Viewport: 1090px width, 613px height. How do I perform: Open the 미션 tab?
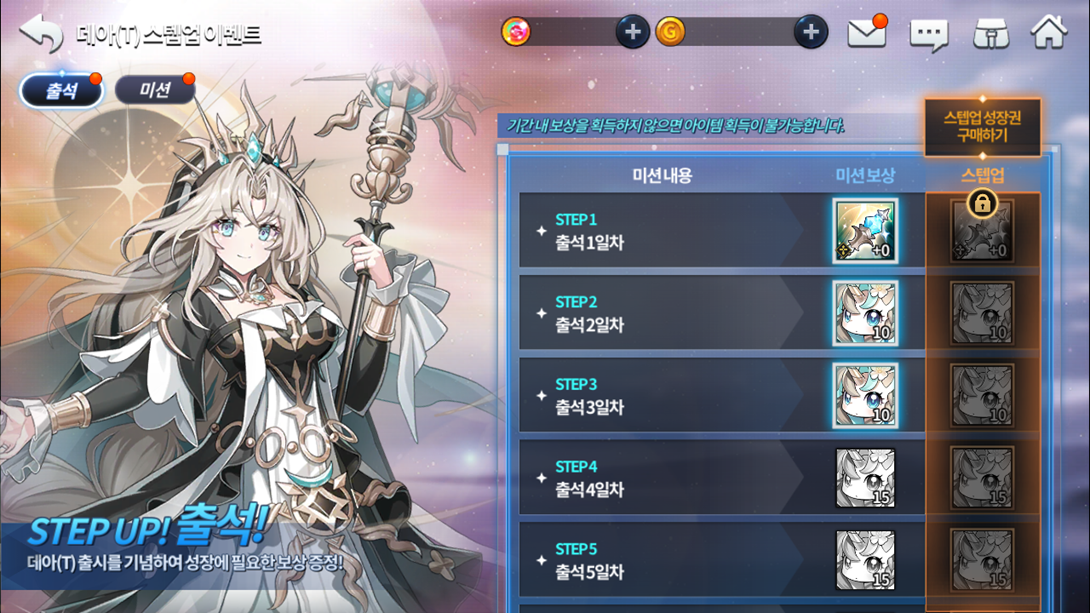pyautogui.click(x=155, y=91)
